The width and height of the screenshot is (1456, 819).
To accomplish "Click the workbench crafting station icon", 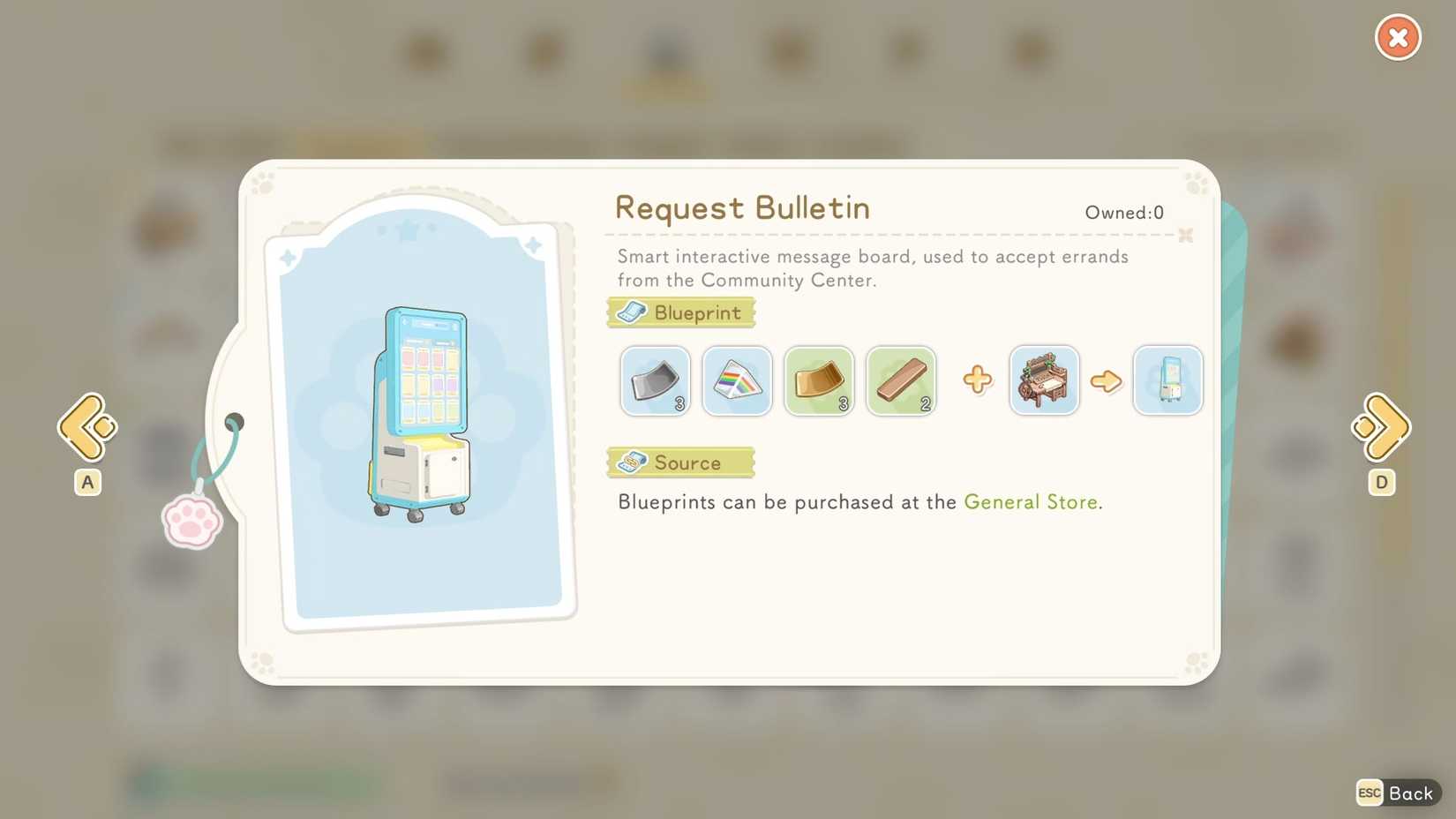I will [x=1044, y=380].
